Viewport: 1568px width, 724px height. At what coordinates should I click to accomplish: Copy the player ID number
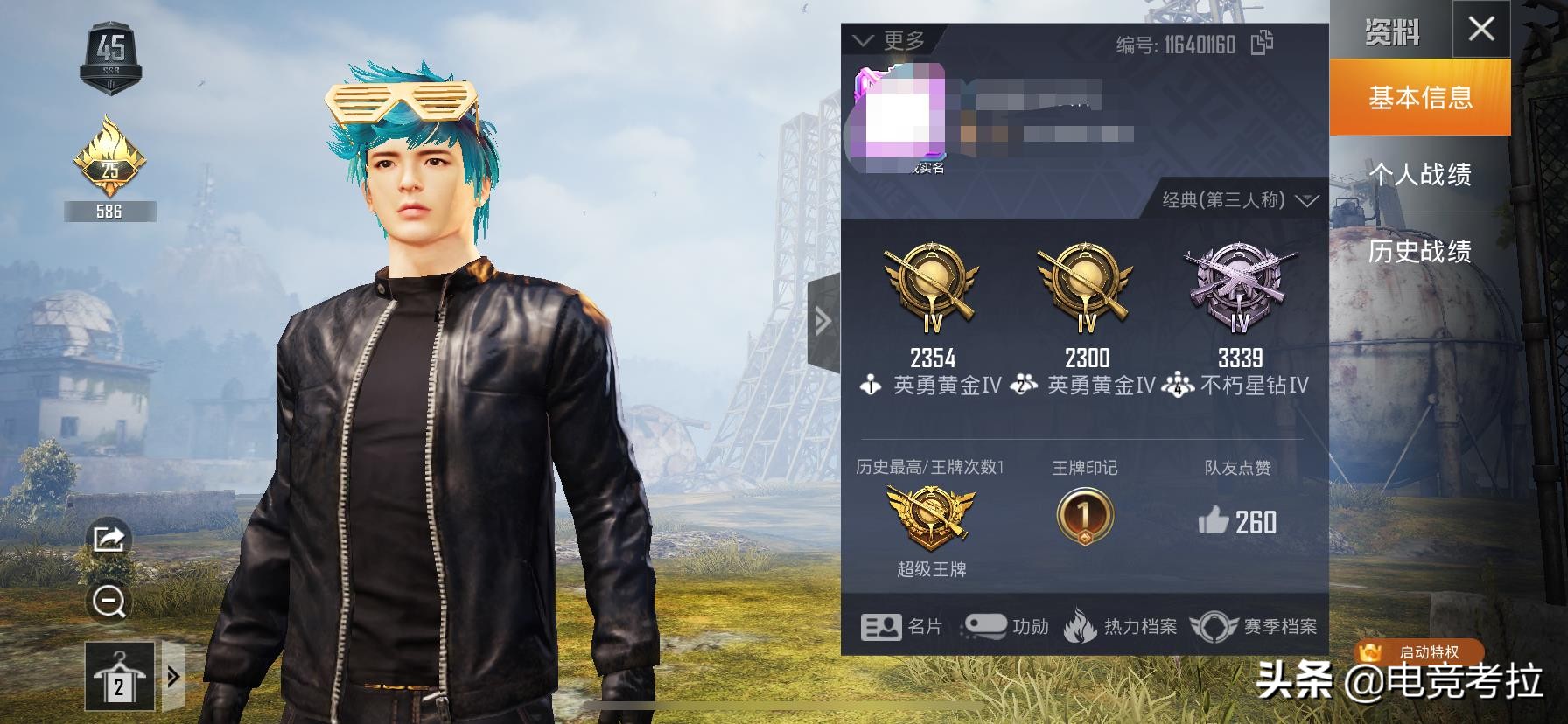1262,43
